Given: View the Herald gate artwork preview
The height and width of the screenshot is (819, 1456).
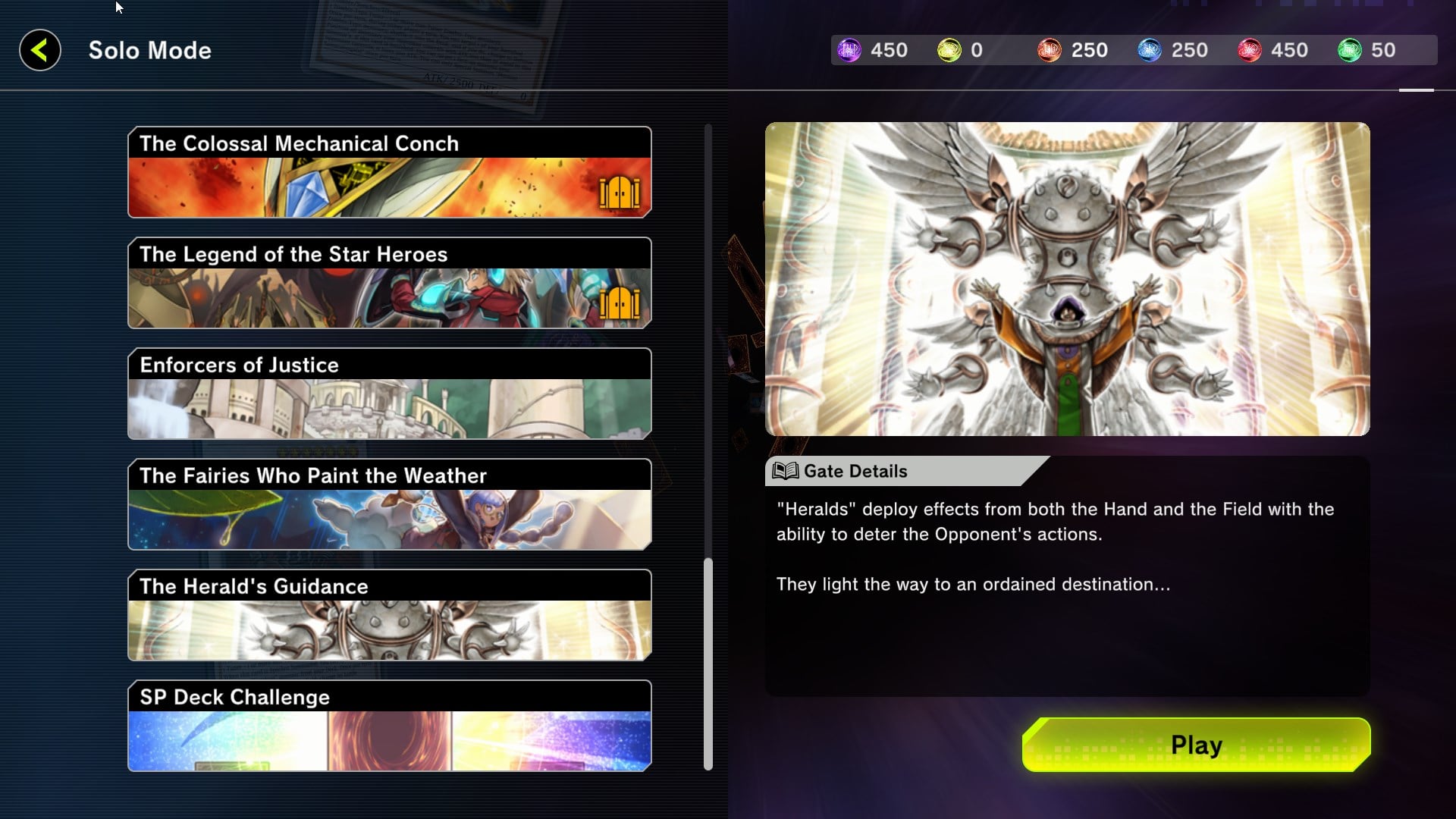Looking at the screenshot, I should click(1067, 279).
